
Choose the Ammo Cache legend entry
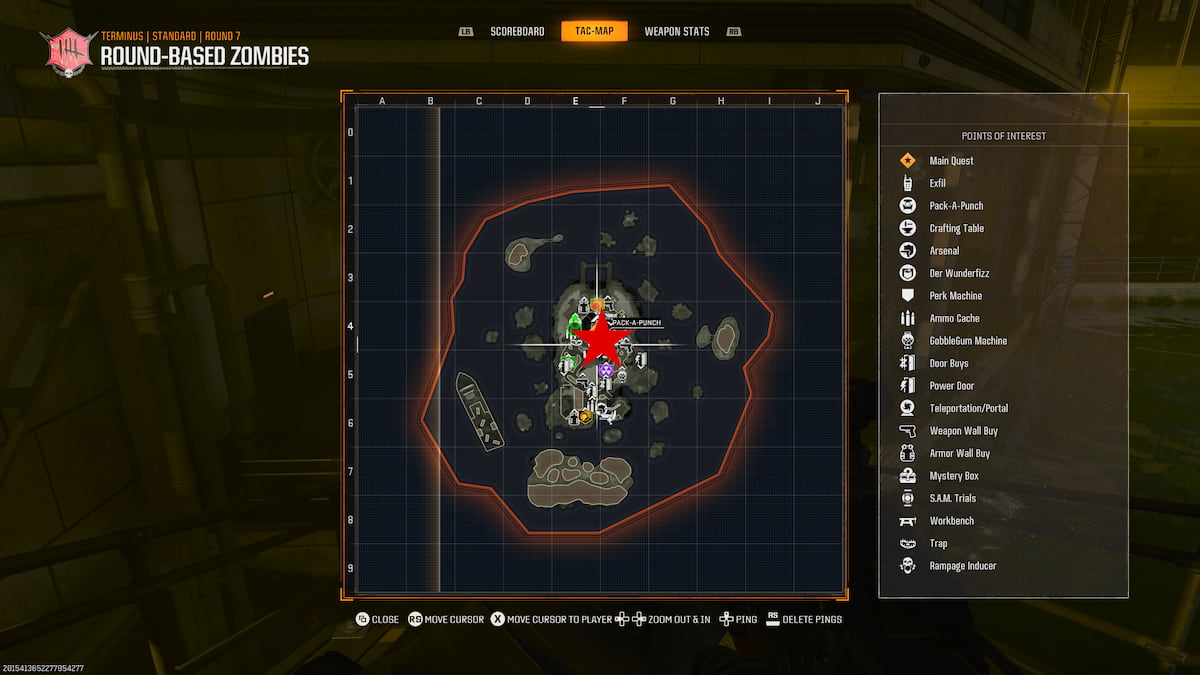[x=954, y=318]
